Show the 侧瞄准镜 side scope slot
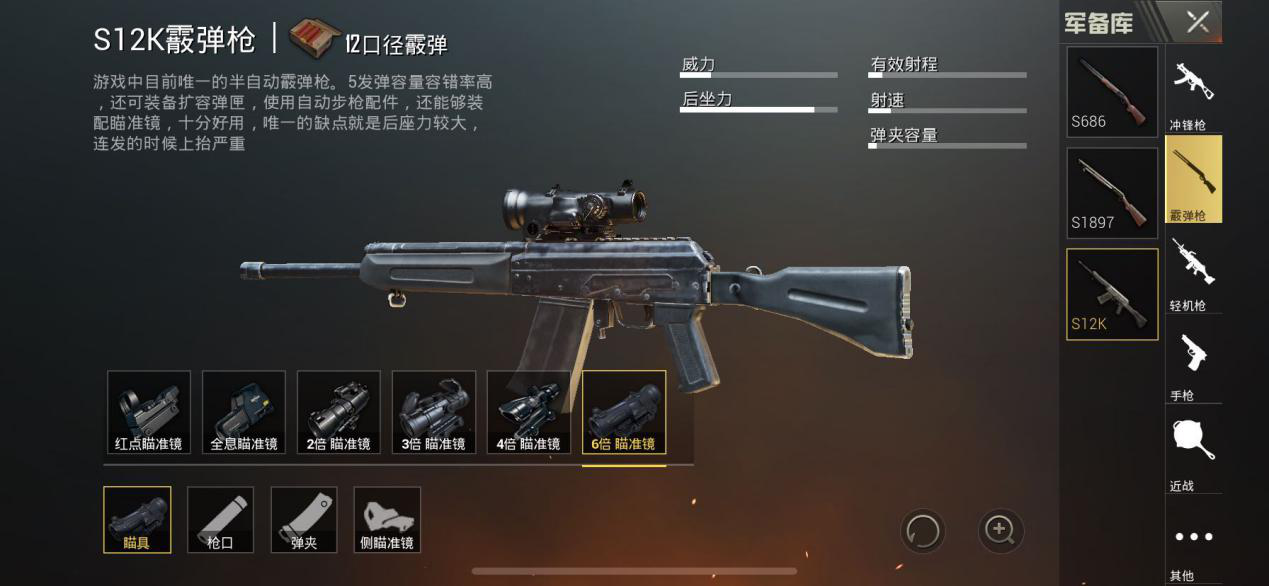Viewport: 1269px width, 586px height. click(387, 519)
